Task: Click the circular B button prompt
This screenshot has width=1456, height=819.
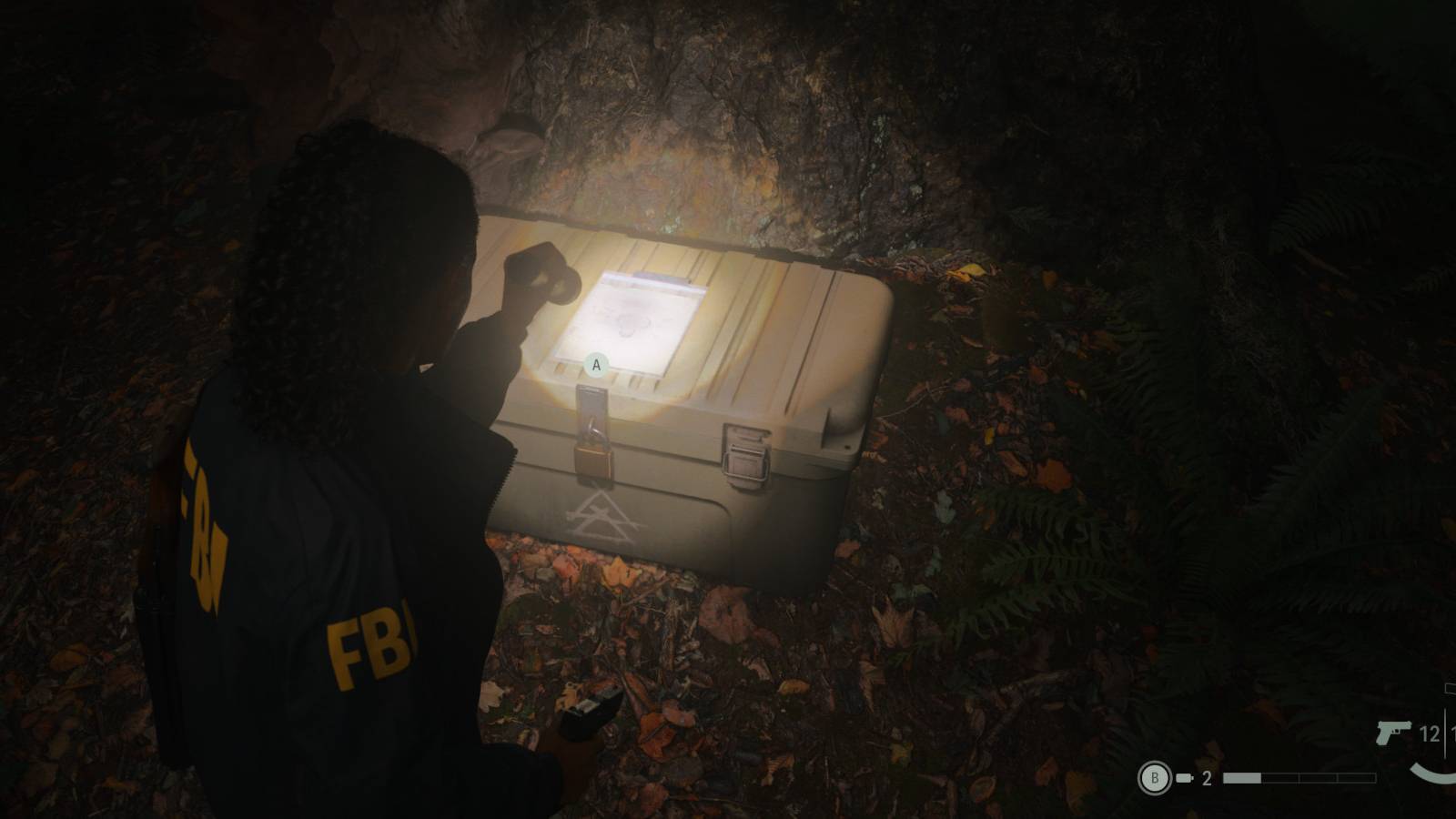Action: pyautogui.click(x=1155, y=778)
